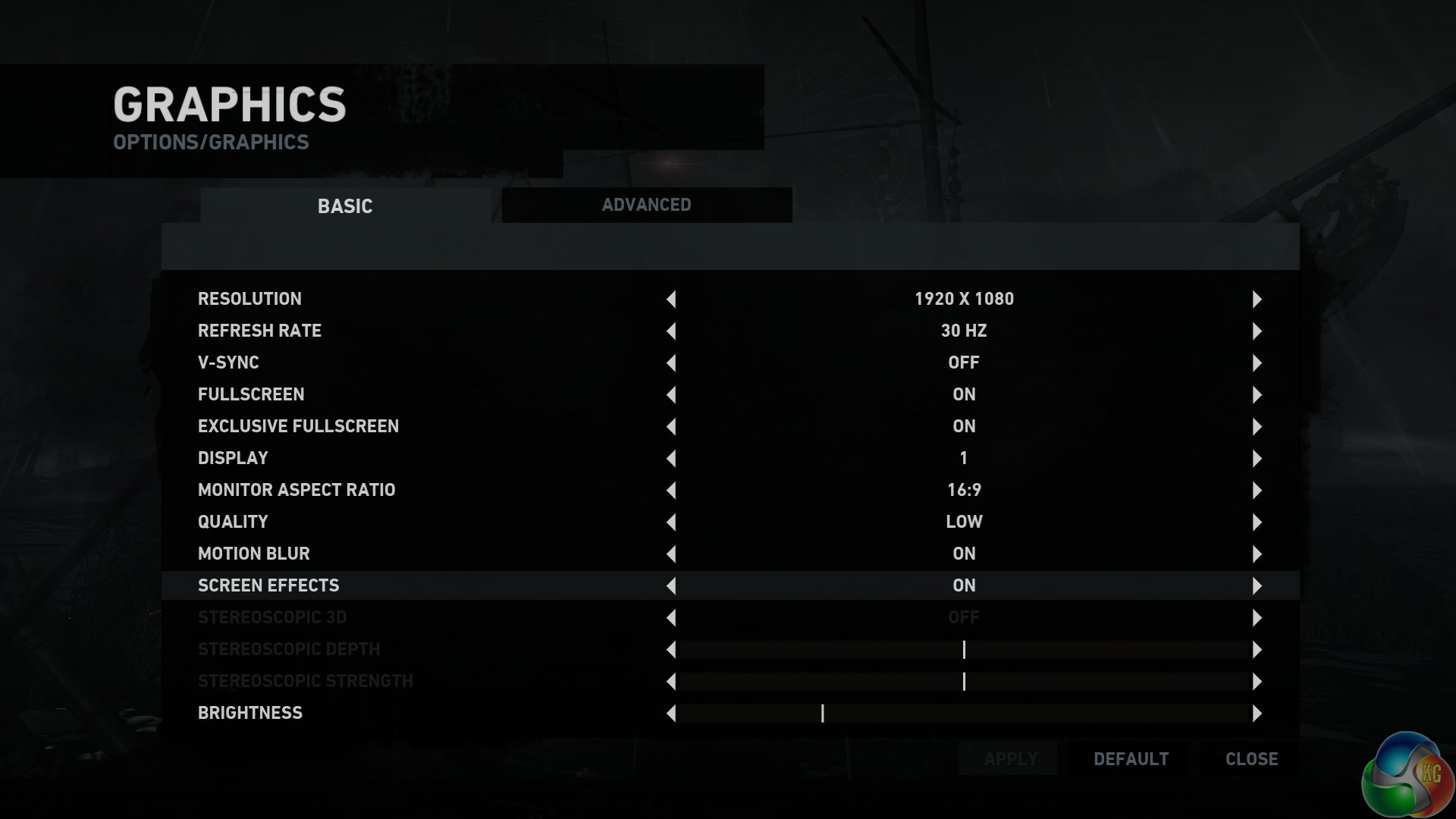Select the Quality row label
Screen dimensions: 1456x819
(x=233, y=522)
